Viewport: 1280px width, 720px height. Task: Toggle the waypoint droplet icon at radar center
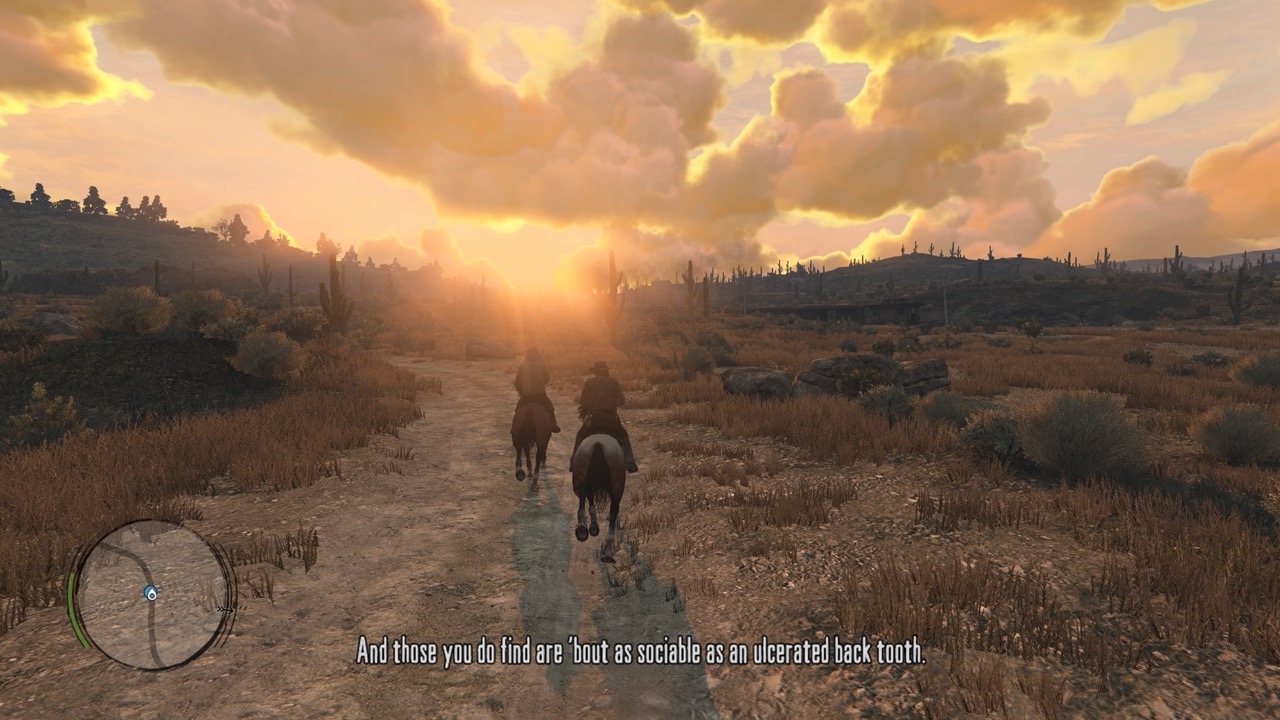click(x=151, y=593)
